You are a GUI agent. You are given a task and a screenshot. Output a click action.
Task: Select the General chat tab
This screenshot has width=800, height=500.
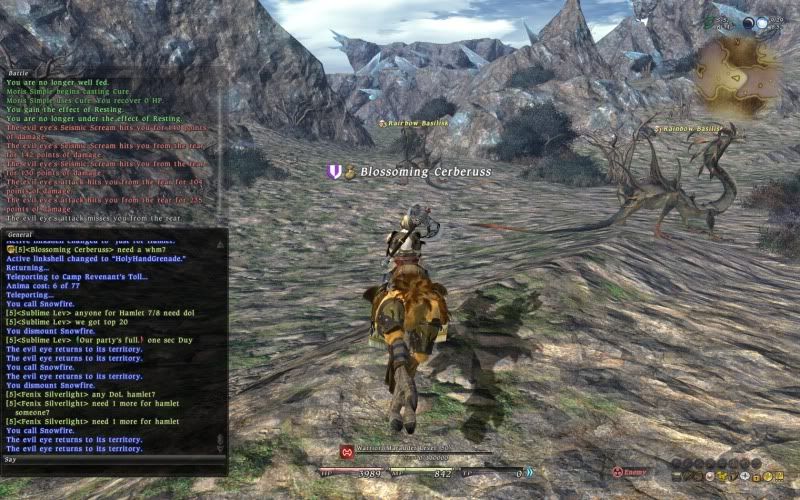(x=21, y=234)
